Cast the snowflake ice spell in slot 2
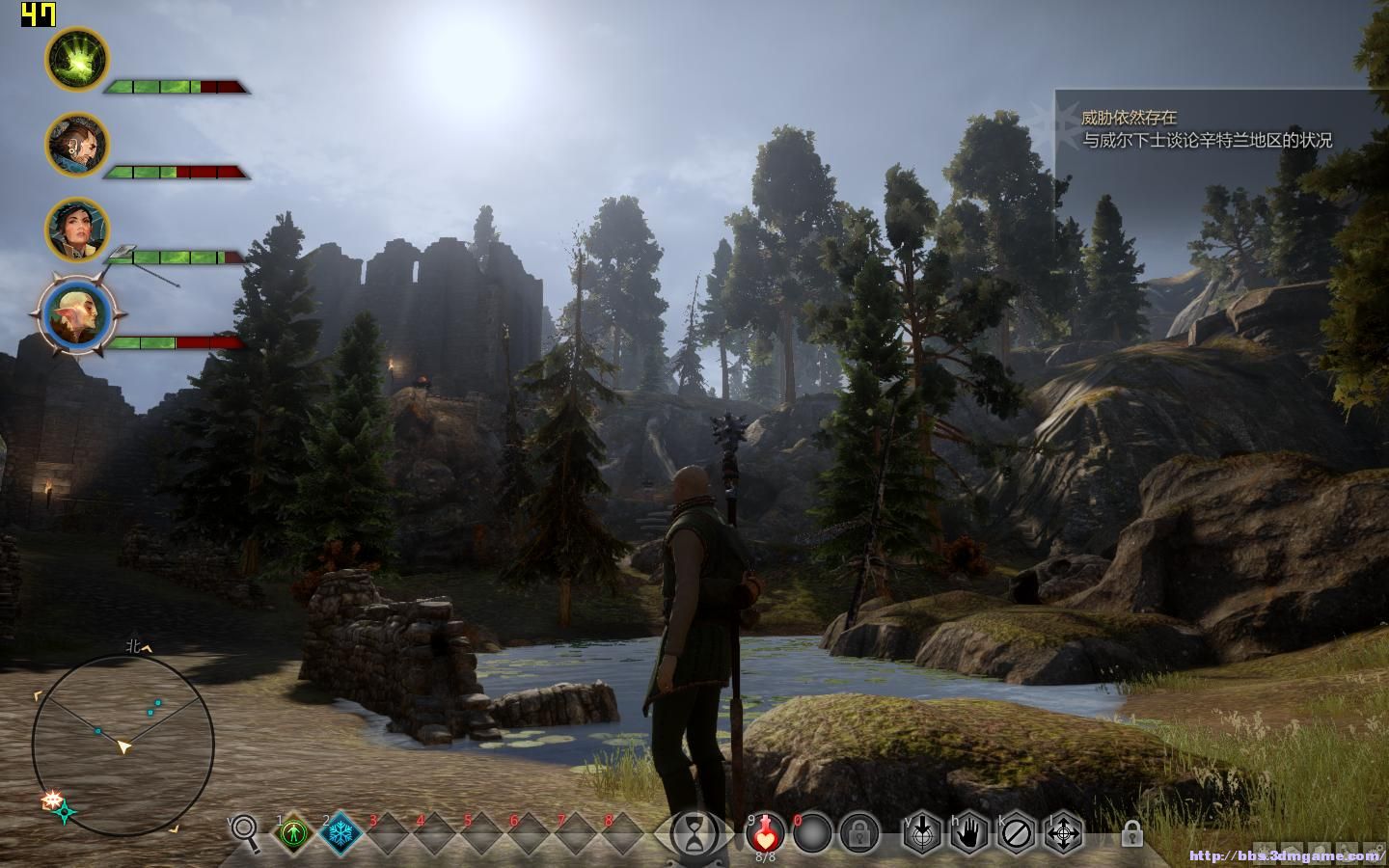 click(x=340, y=832)
